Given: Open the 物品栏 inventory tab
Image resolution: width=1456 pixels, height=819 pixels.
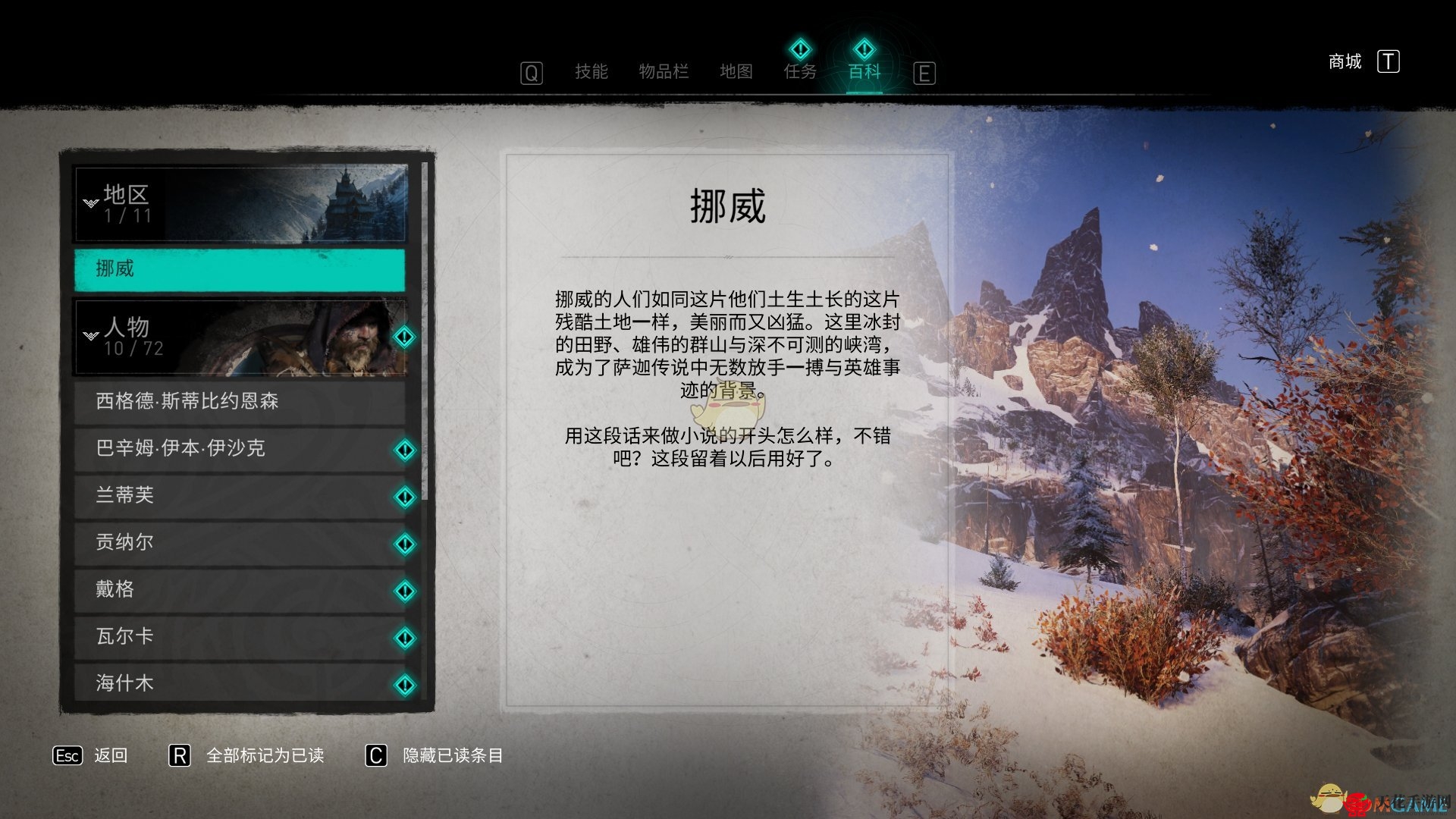Looking at the screenshot, I should pyautogui.click(x=664, y=72).
